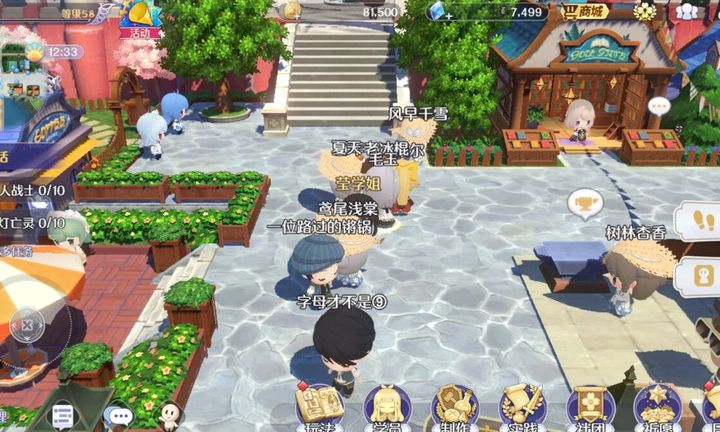Viewport: 720px width, 432px height.
Task: Select the 人战士 0/10 quest tracker entry
Action: (32, 190)
